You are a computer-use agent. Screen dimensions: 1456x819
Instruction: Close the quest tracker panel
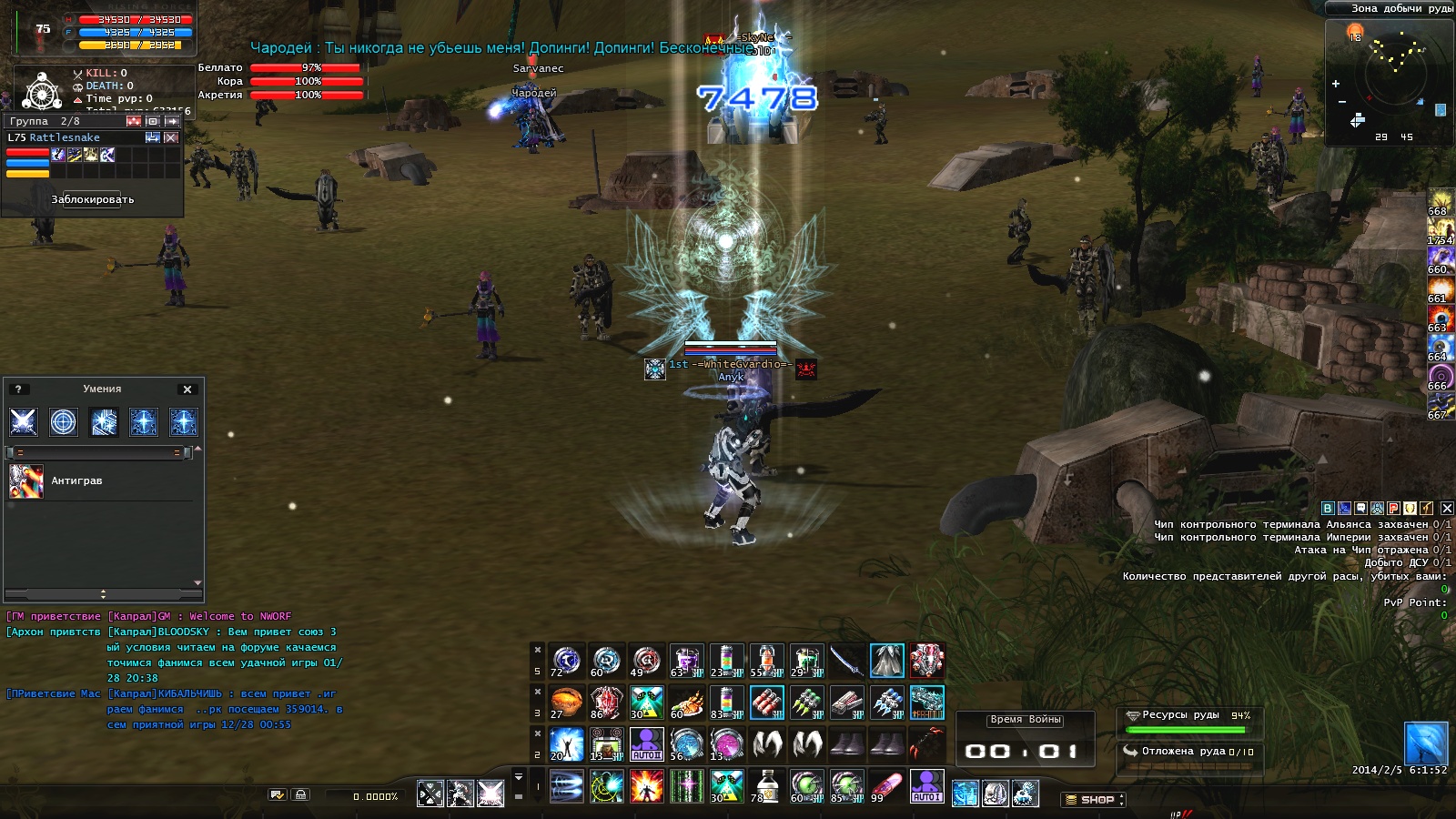tap(1446, 509)
